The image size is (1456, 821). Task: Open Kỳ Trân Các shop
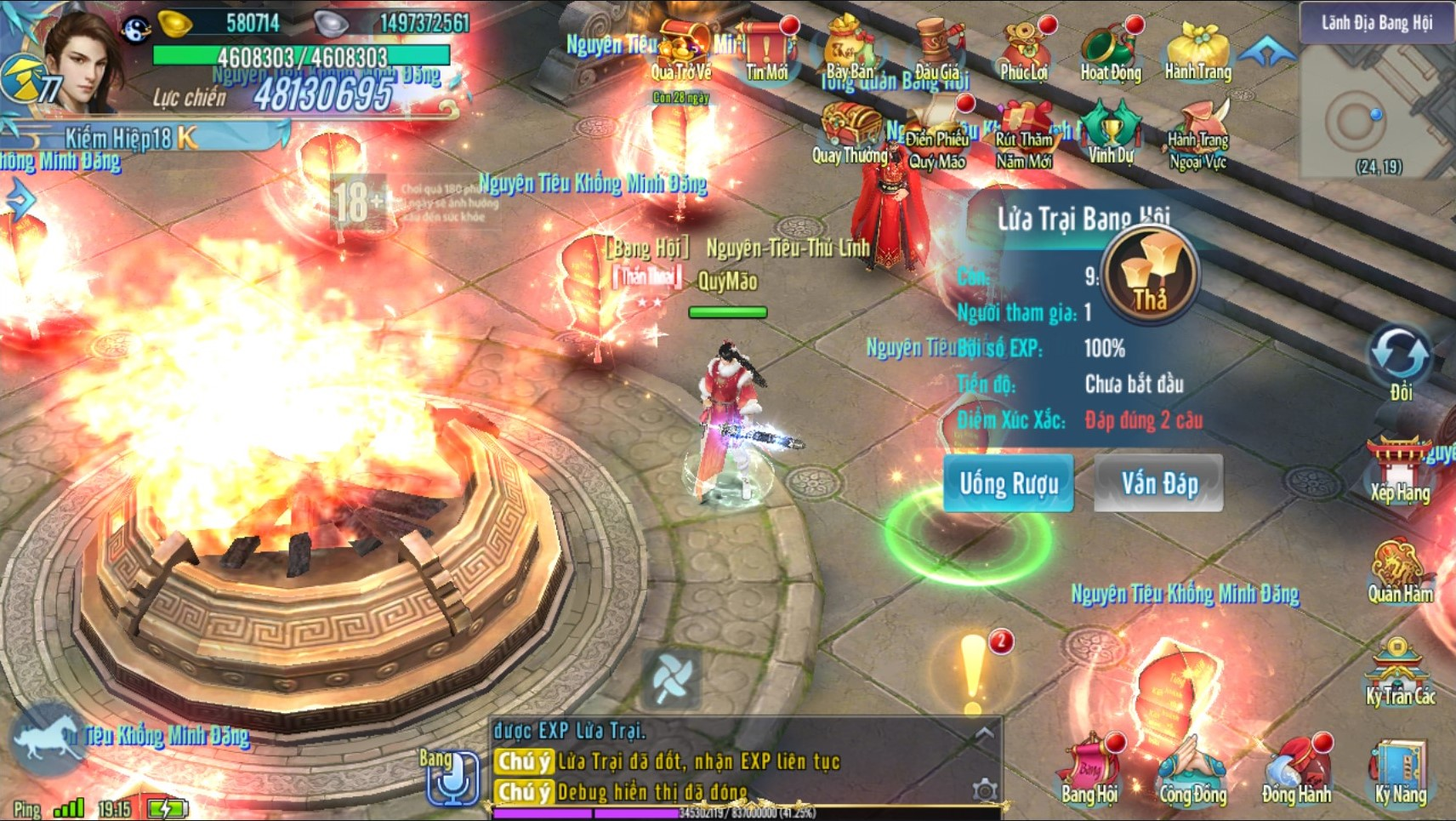click(x=1399, y=672)
